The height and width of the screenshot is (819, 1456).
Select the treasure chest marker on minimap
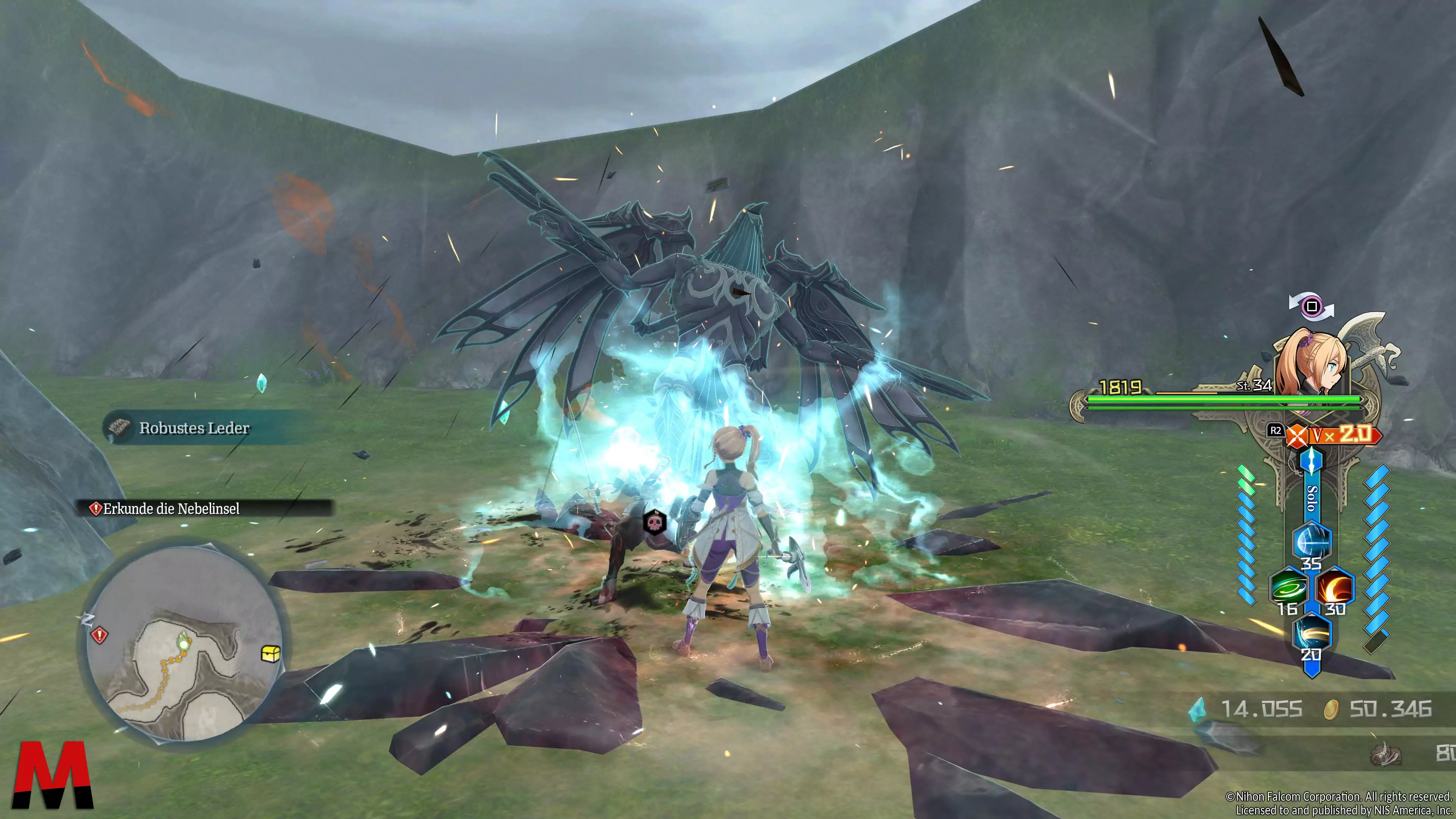pos(271,653)
